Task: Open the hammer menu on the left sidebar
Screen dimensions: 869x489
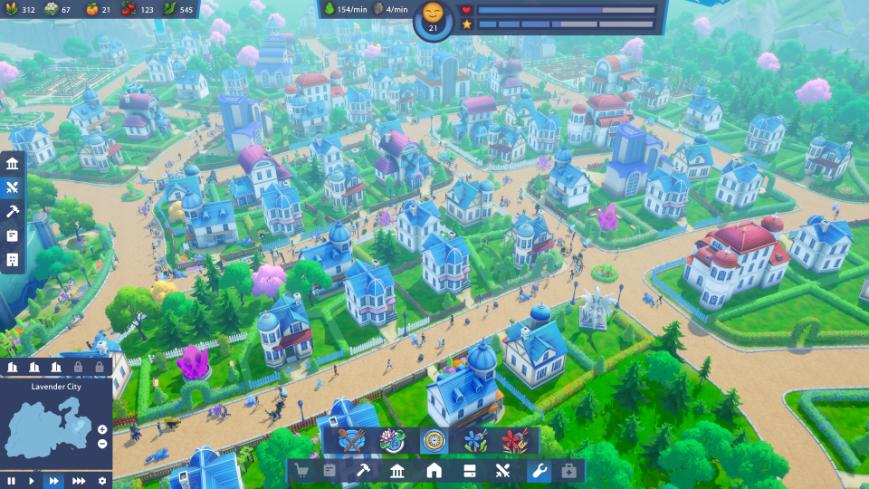Action: pyautogui.click(x=12, y=211)
